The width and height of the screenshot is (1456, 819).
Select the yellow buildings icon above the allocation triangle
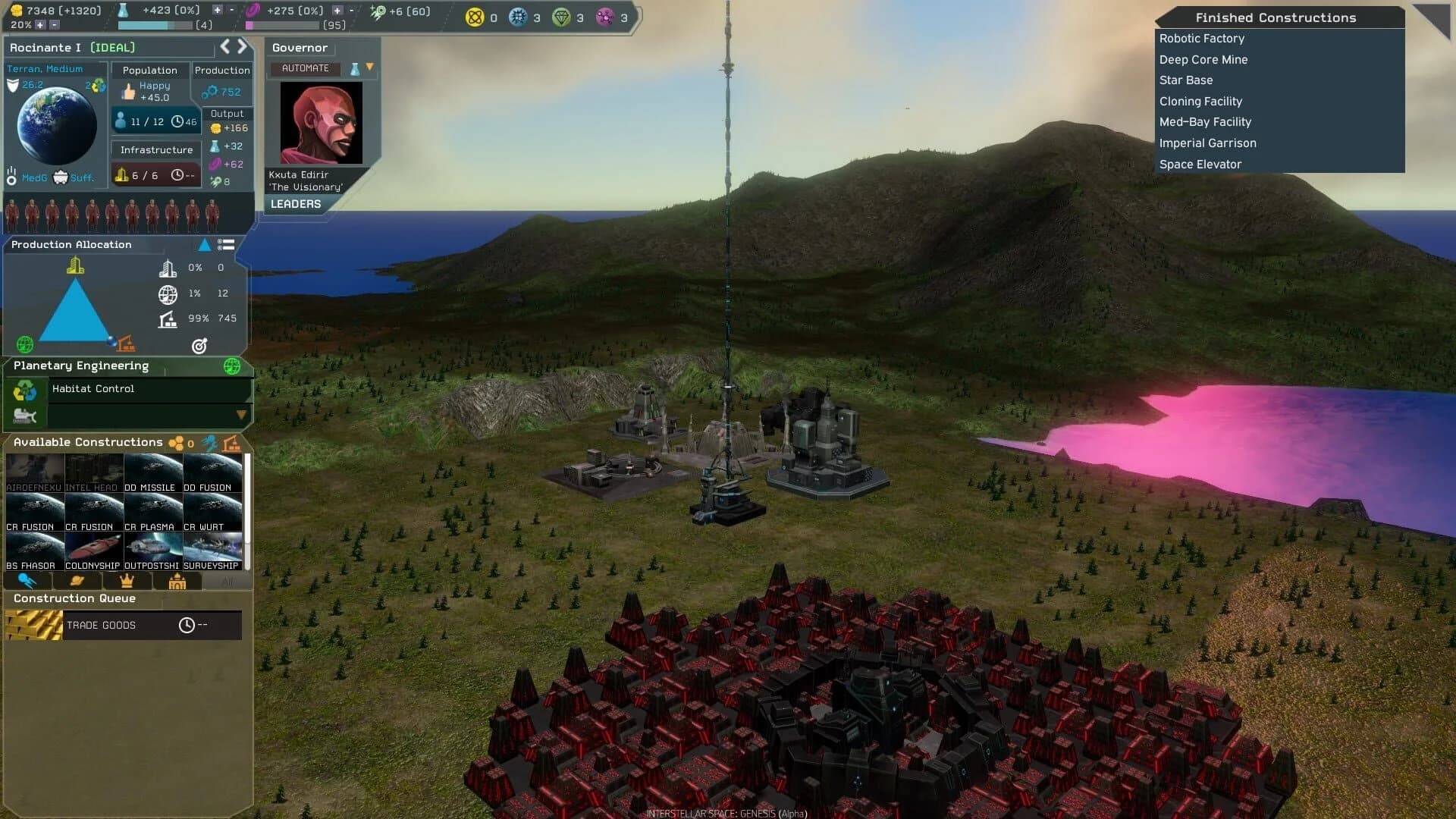75,266
